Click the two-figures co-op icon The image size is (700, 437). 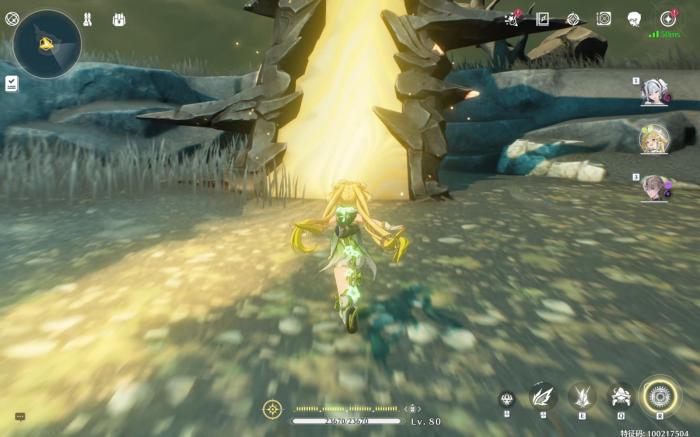point(87,19)
